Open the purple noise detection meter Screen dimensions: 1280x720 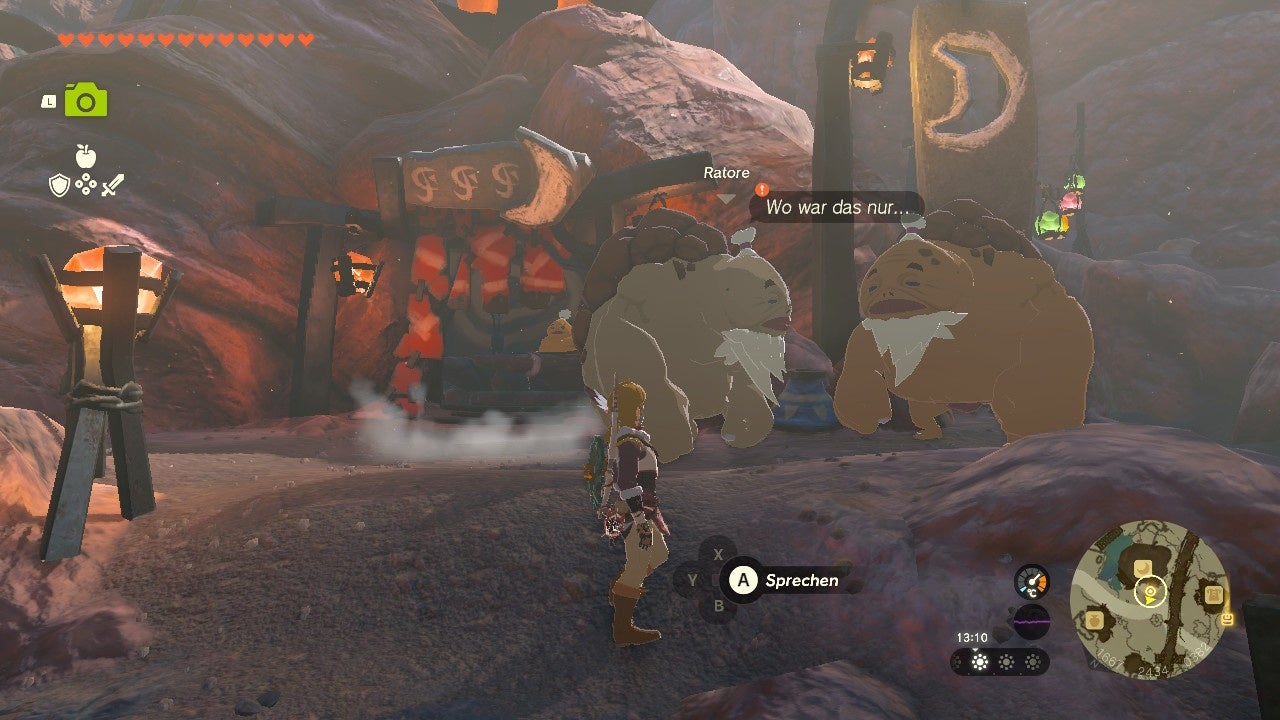(1031, 622)
